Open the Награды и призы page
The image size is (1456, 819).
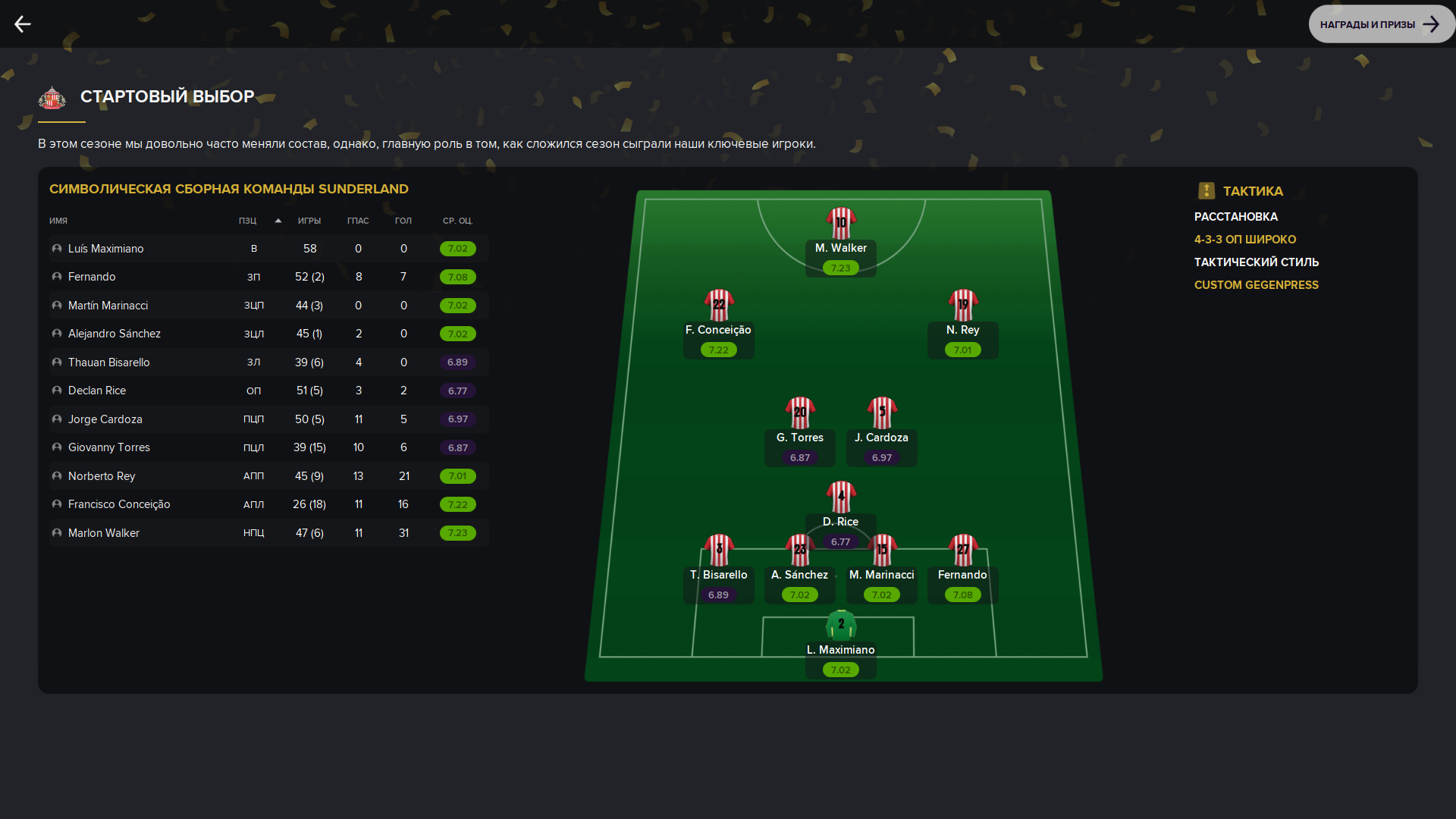click(x=1380, y=24)
